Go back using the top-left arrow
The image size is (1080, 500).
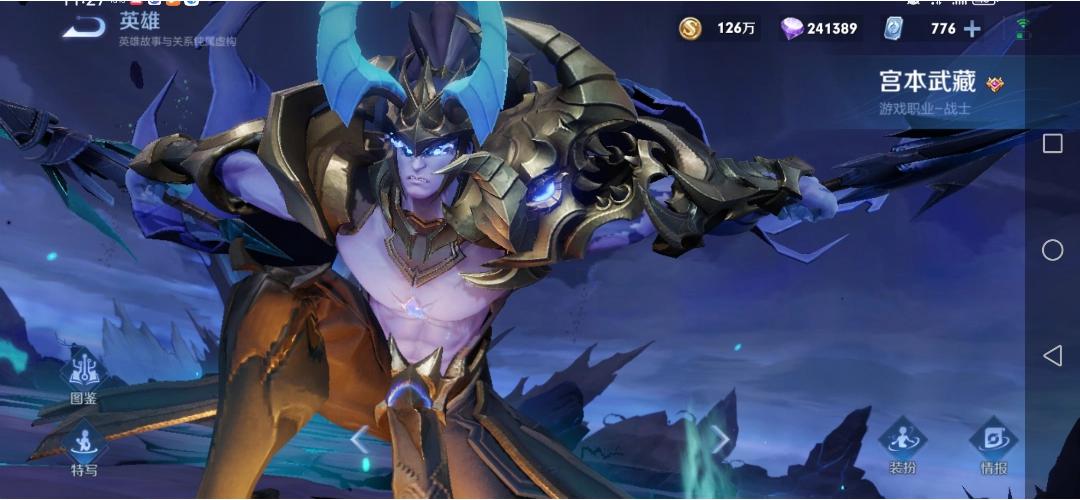pyautogui.click(x=83, y=28)
